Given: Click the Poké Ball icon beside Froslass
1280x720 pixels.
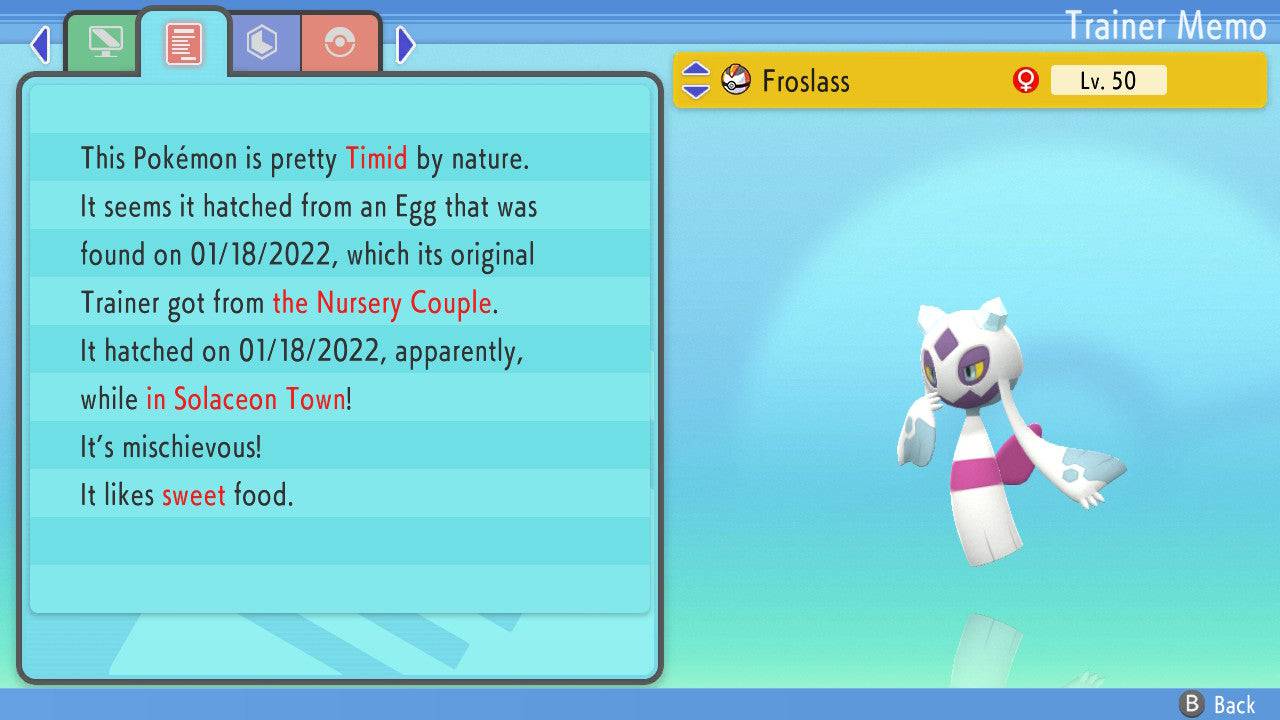Looking at the screenshot, I should click(x=735, y=80).
